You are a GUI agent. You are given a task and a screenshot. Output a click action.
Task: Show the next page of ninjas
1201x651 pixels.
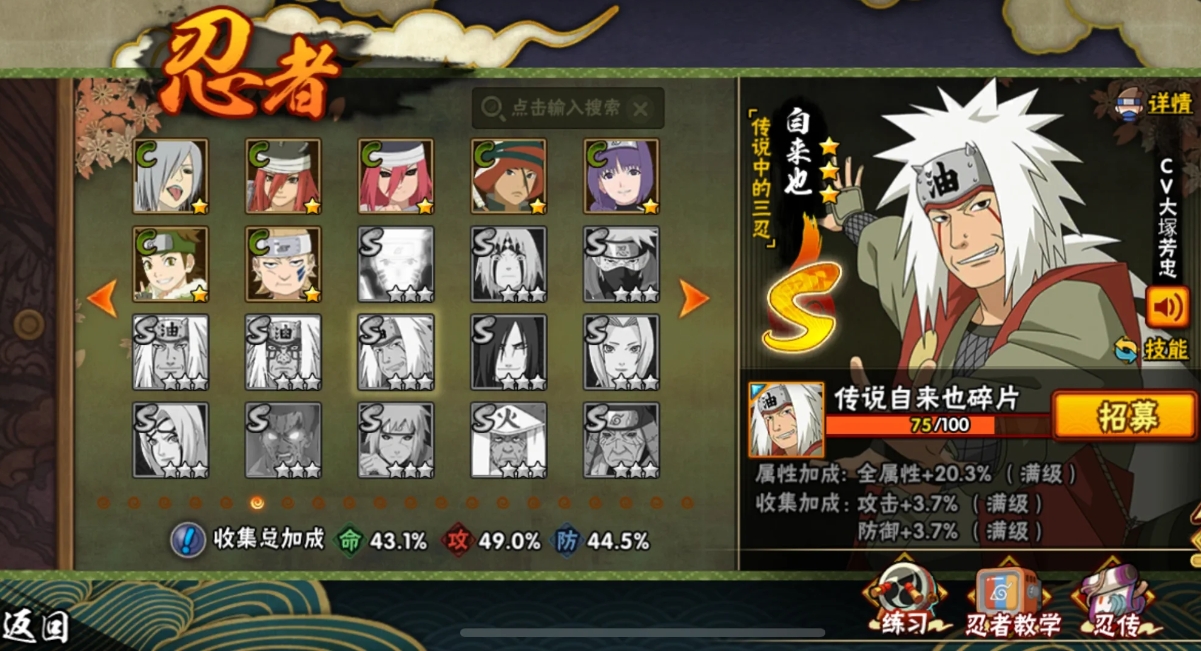pos(694,298)
